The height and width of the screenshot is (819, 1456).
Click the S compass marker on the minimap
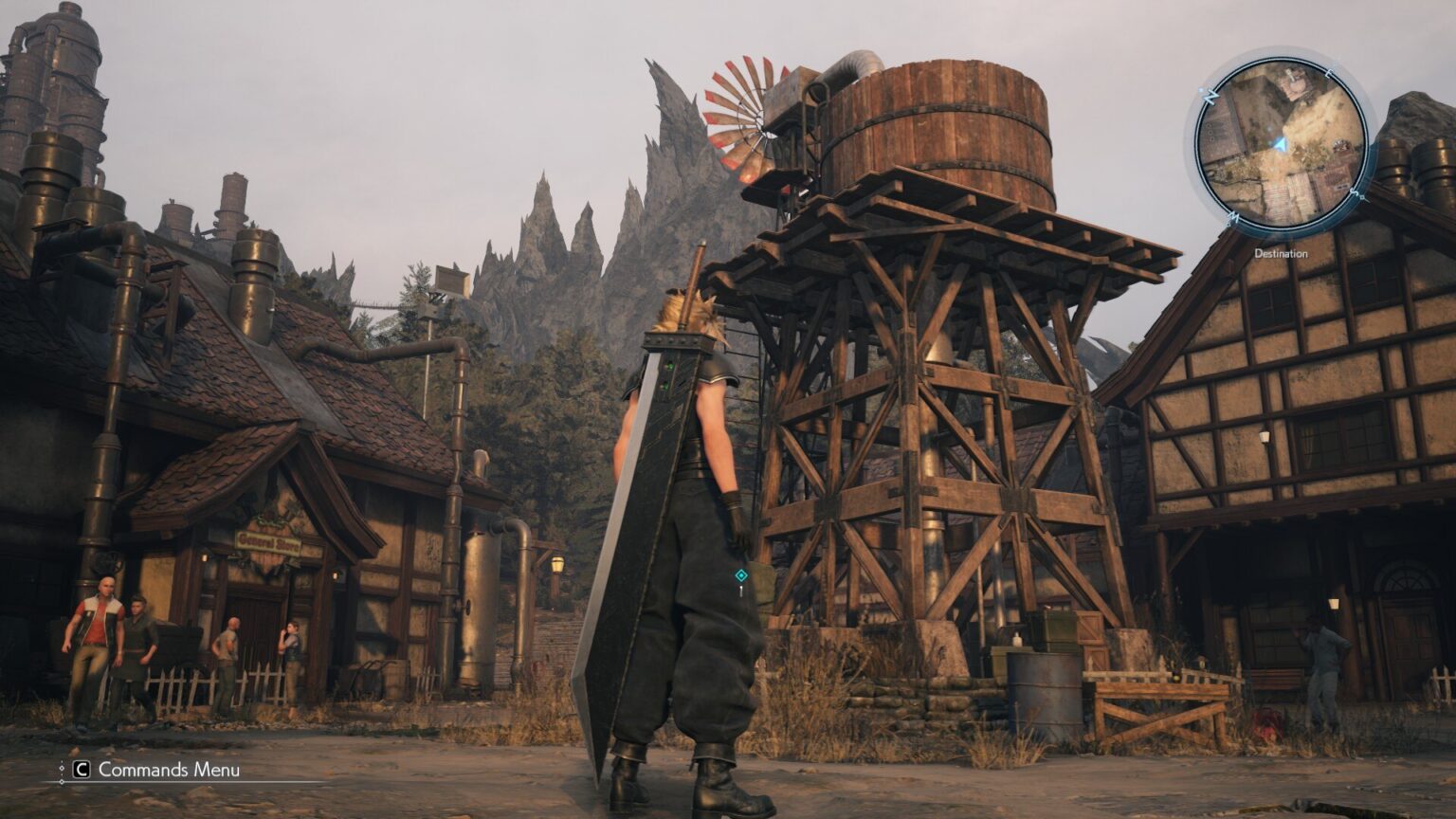coord(1356,191)
